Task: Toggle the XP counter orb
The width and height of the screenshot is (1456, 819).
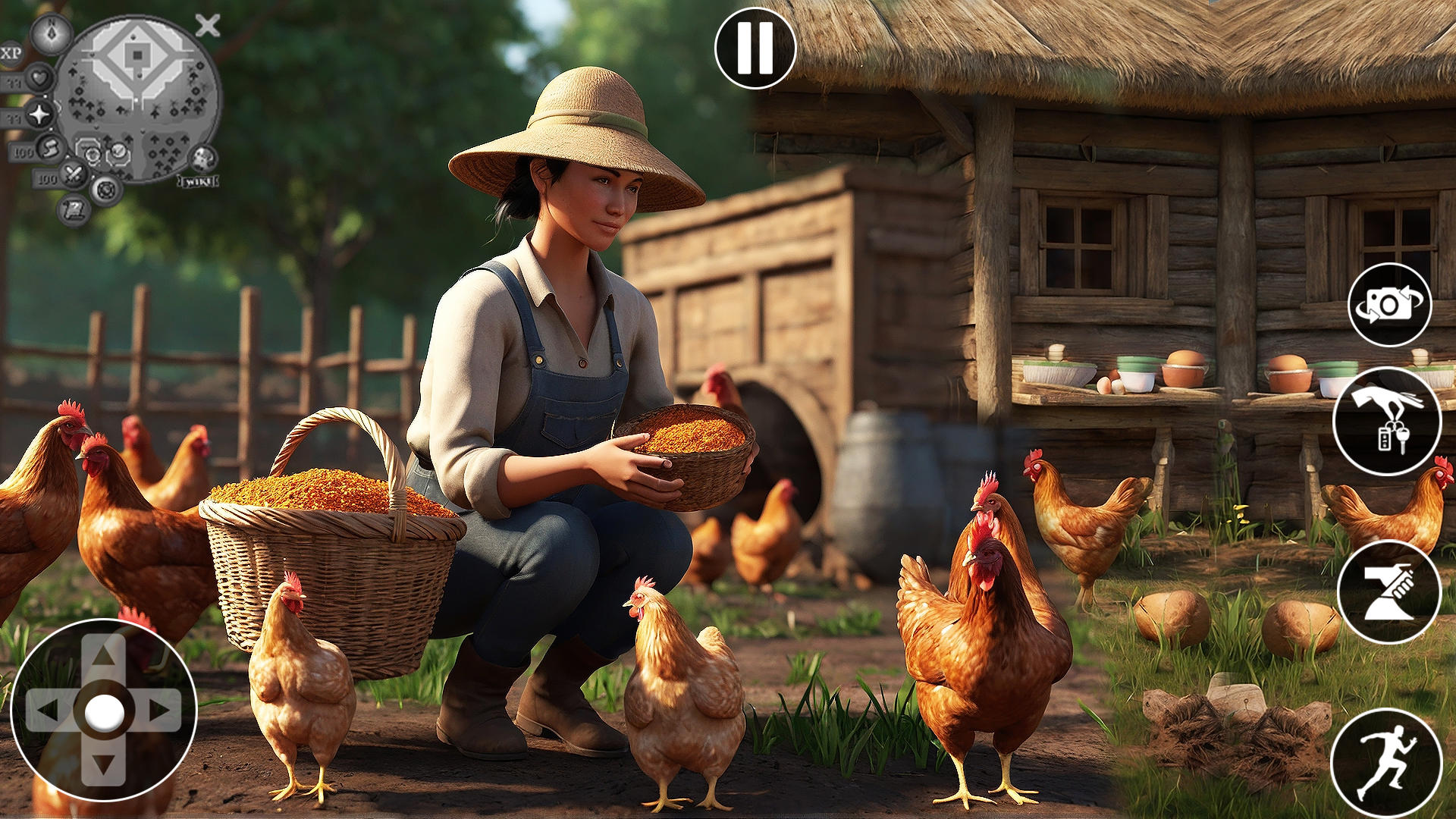Action: pyautogui.click(x=11, y=53)
